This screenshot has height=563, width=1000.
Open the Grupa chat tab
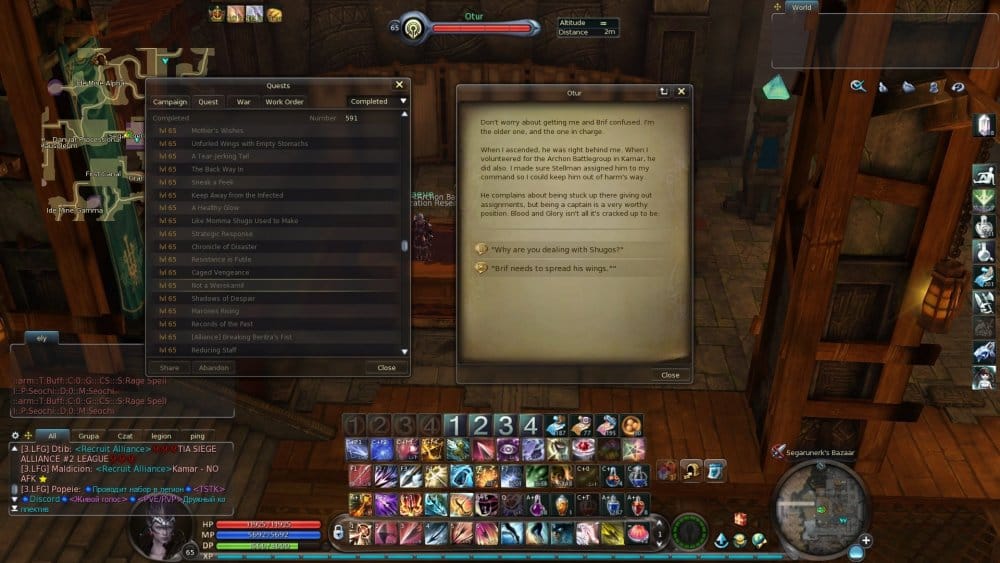[x=89, y=436]
